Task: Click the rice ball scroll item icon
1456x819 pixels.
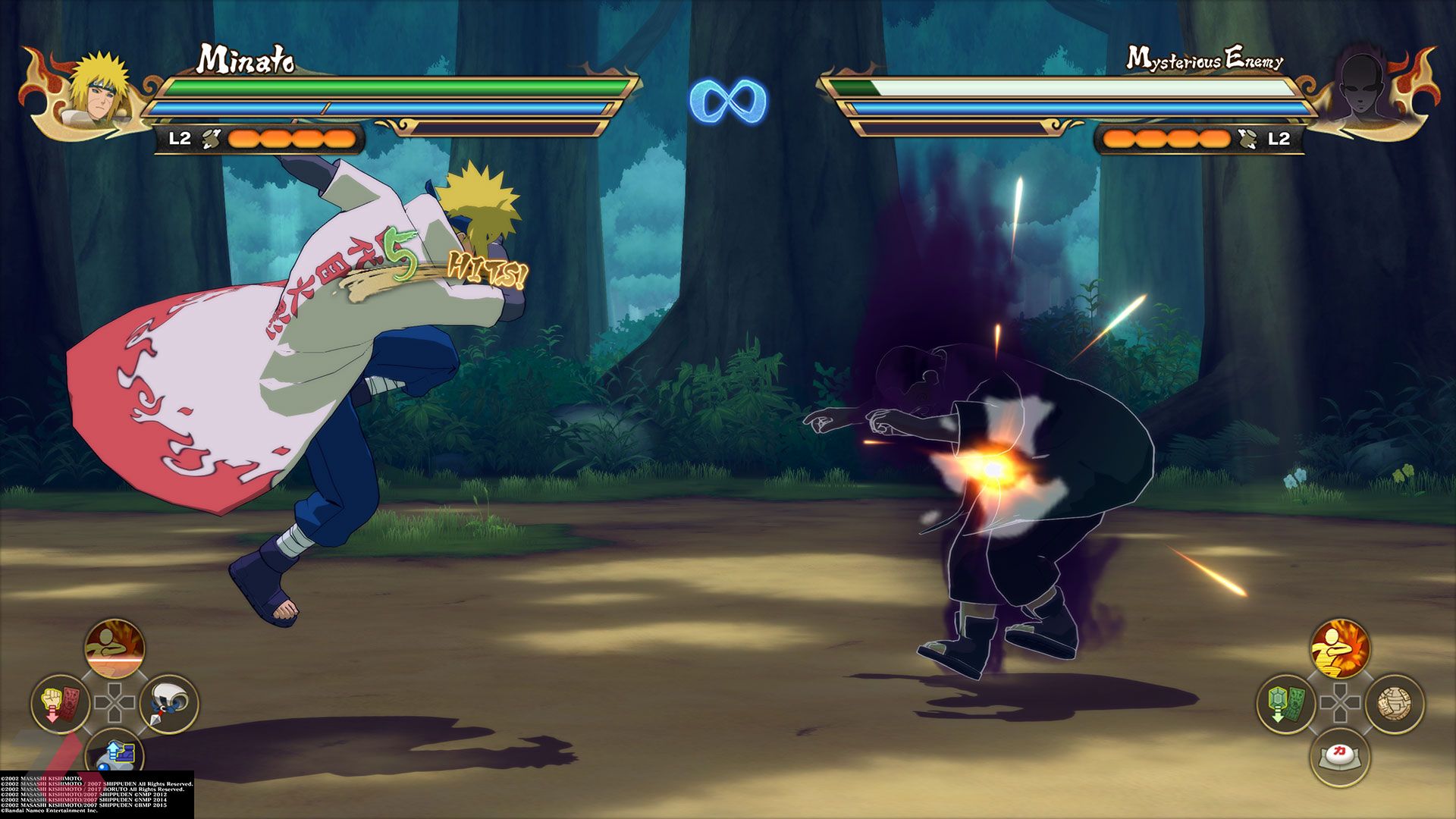Action: pos(1393,703)
